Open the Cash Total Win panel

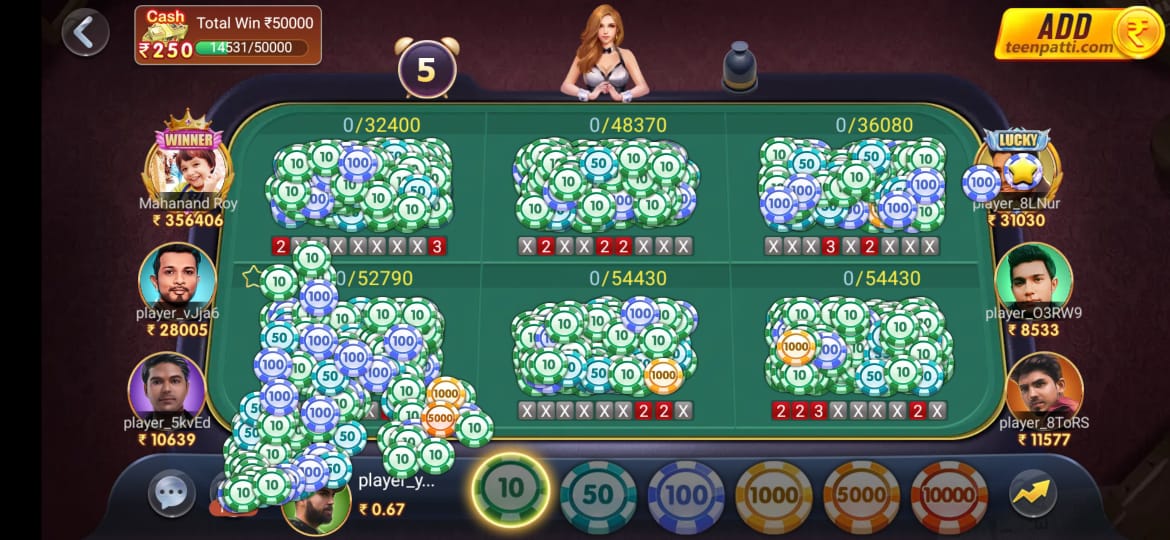point(228,35)
